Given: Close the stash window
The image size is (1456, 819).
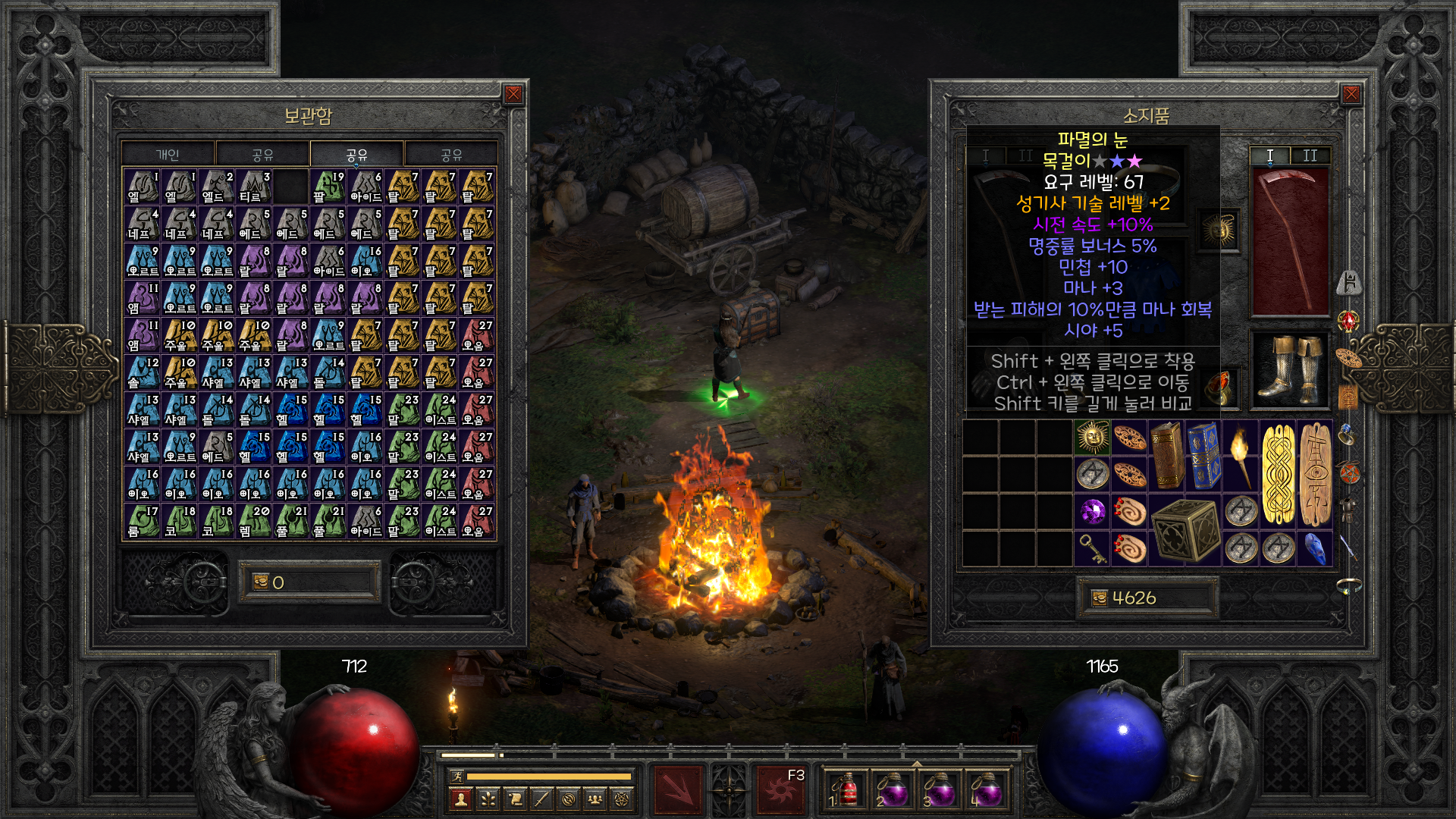Looking at the screenshot, I should pyautogui.click(x=513, y=94).
